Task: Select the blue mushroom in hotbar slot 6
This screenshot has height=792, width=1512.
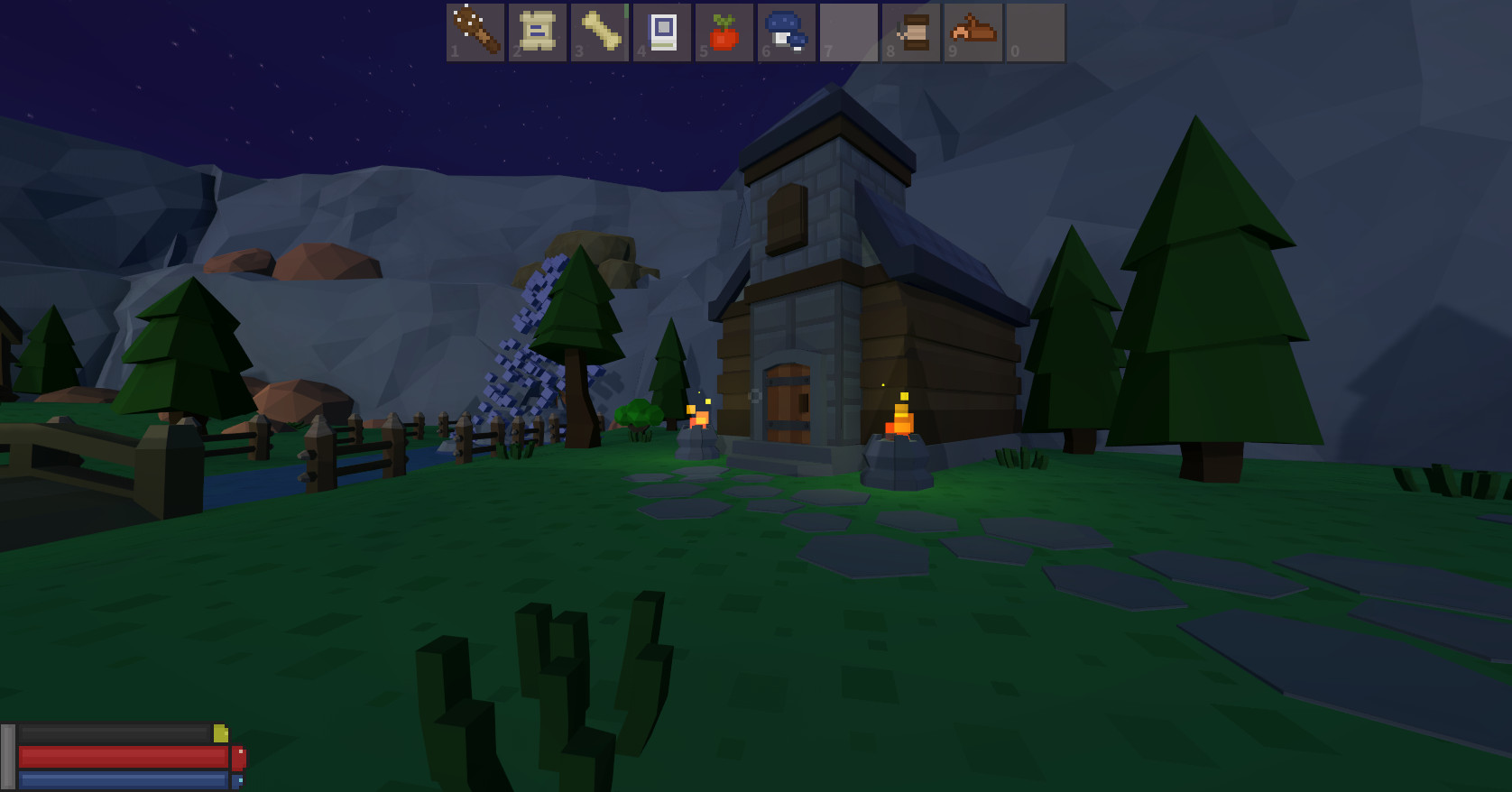Action: point(787,32)
